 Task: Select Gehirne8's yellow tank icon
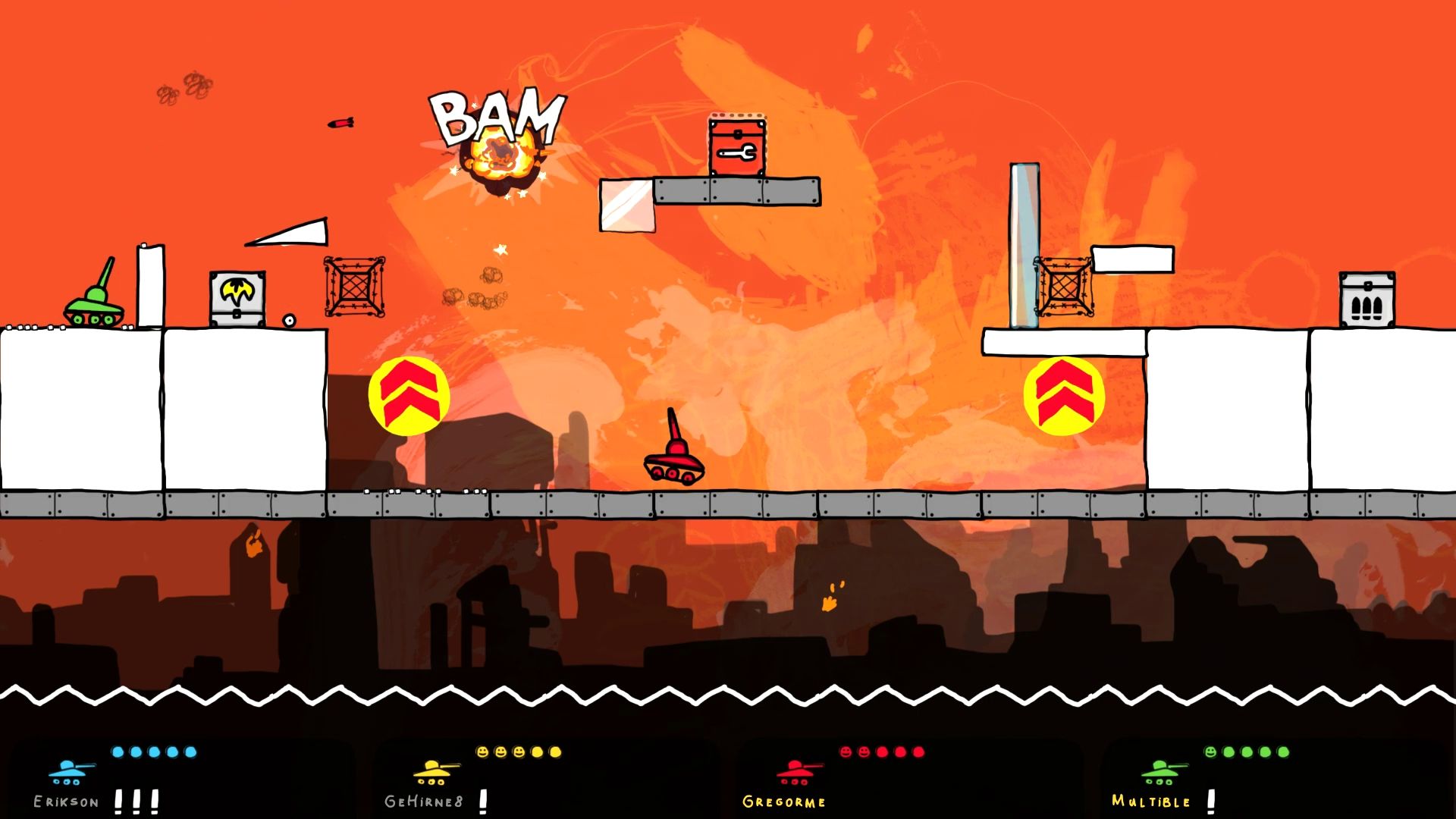coord(435,772)
